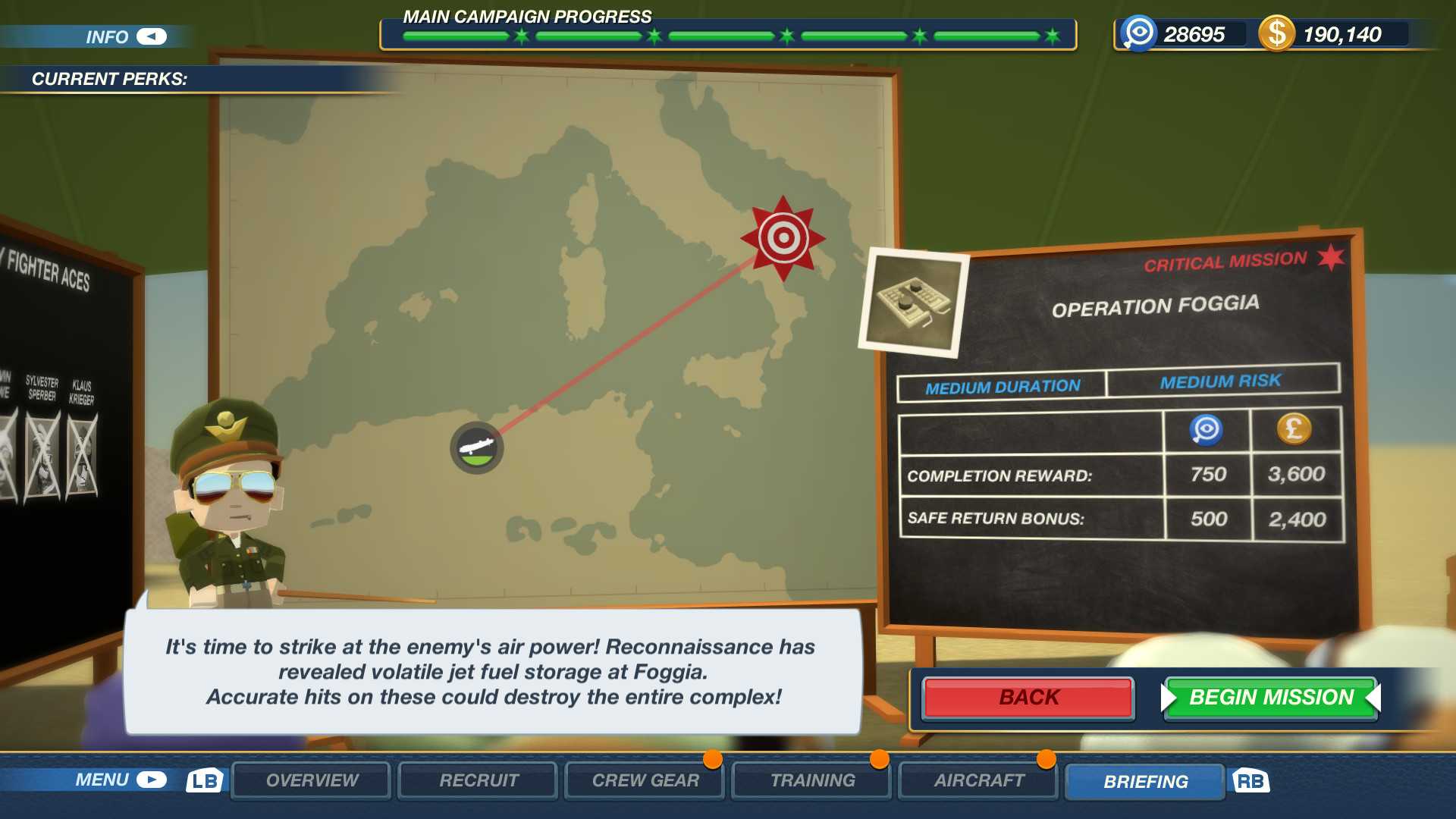
Task: Click the BACK button
Action: pyautogui.click(x=1028, y=697)
